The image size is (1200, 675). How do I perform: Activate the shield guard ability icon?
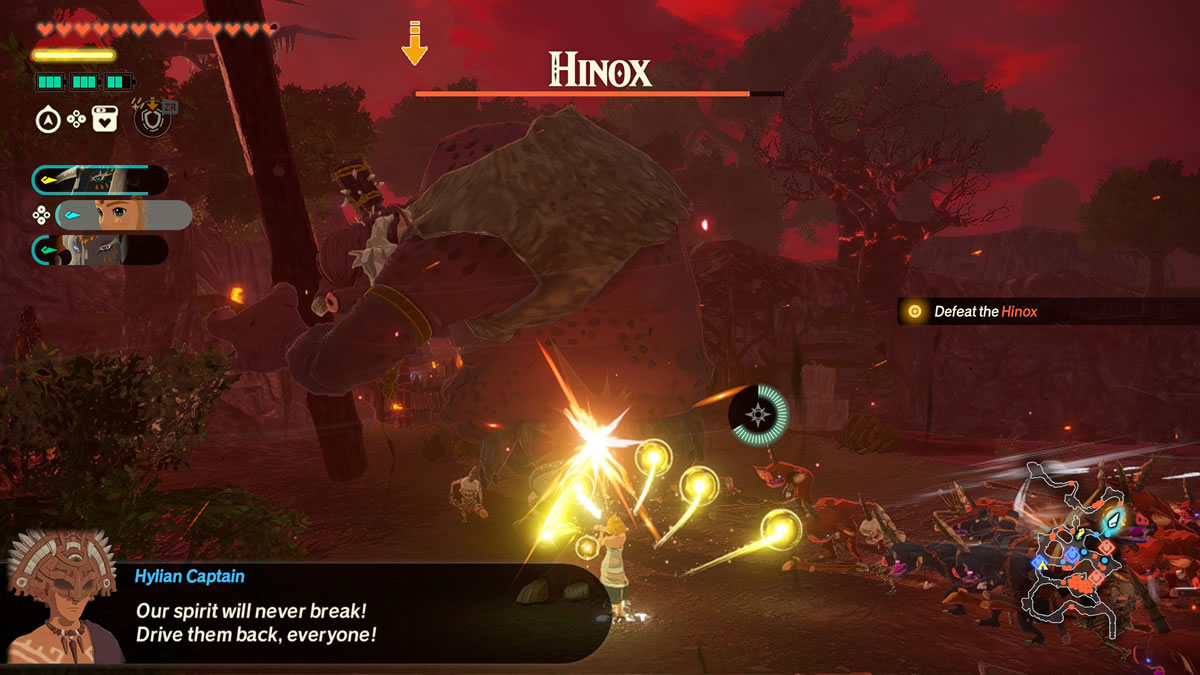pos(152,119)
